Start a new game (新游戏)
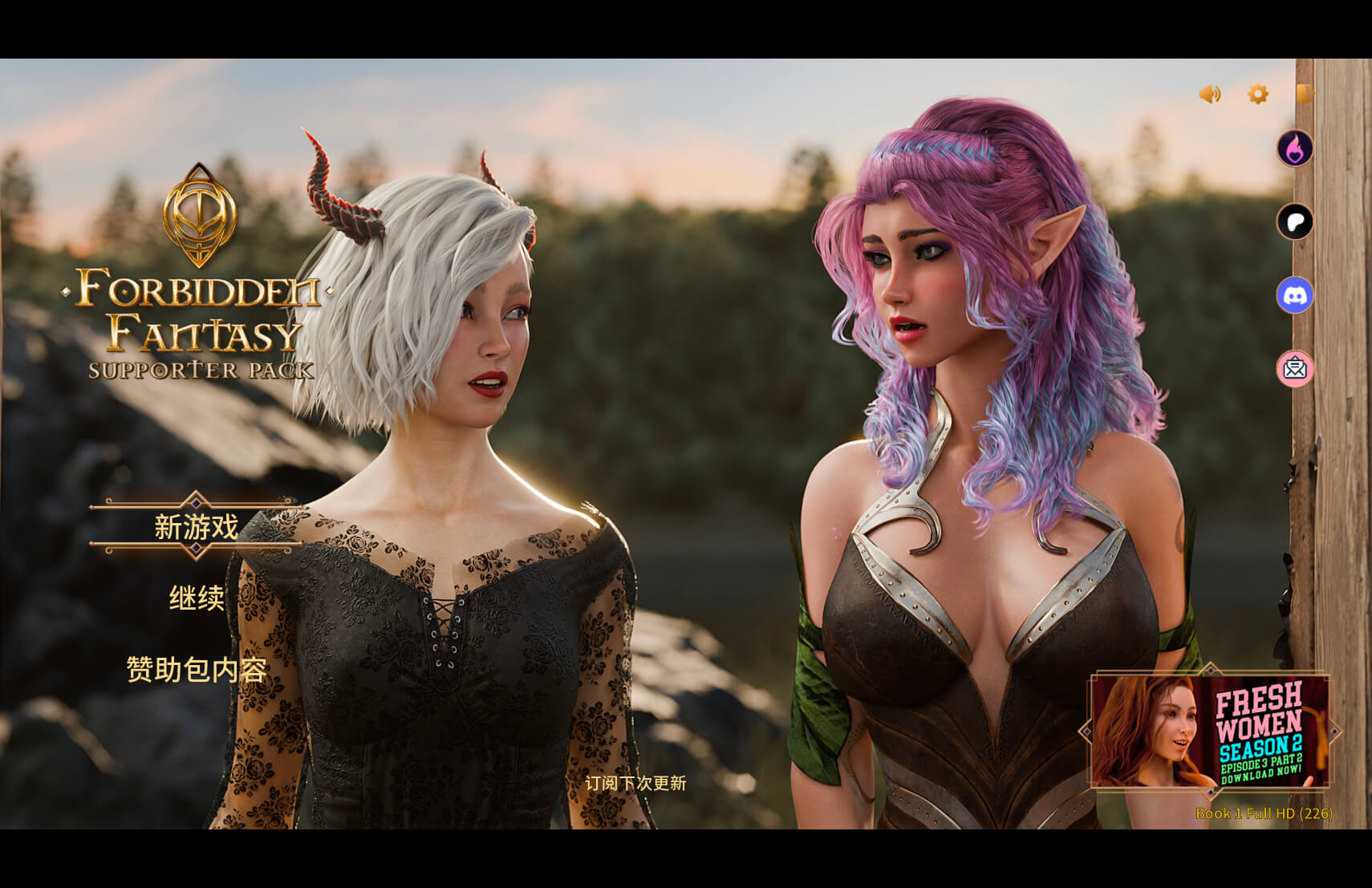1372x888 pixels. [197, 527]
